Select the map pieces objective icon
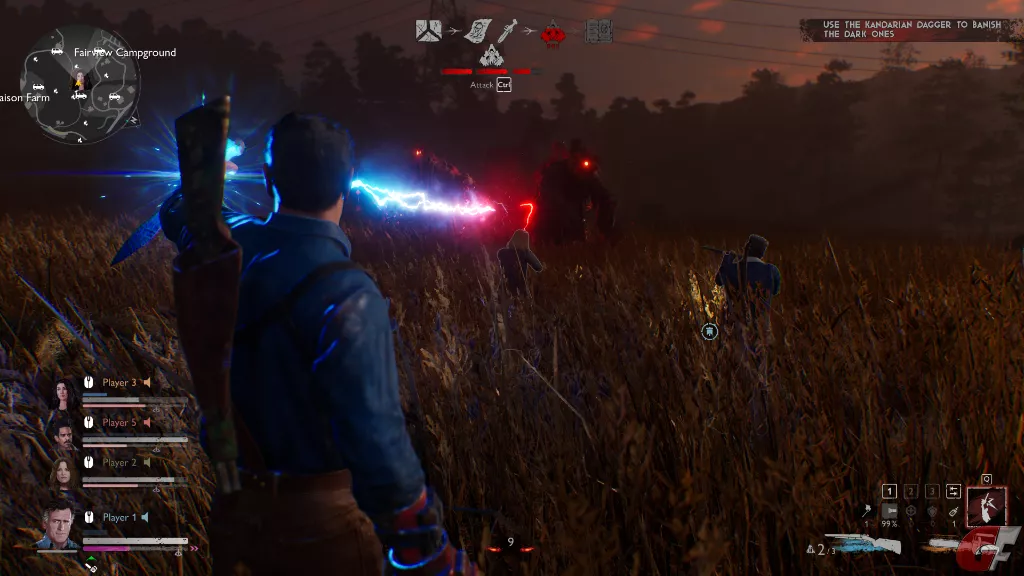The image size is (1024, 576). click(x=430, y=31)
